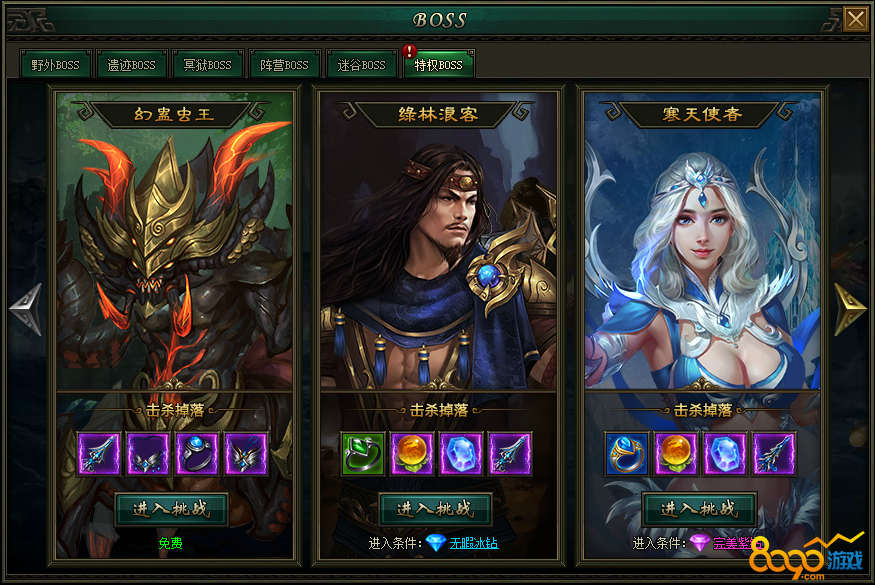Inspect the green ring drop under 绿林浪客

[x=362, y=453]
